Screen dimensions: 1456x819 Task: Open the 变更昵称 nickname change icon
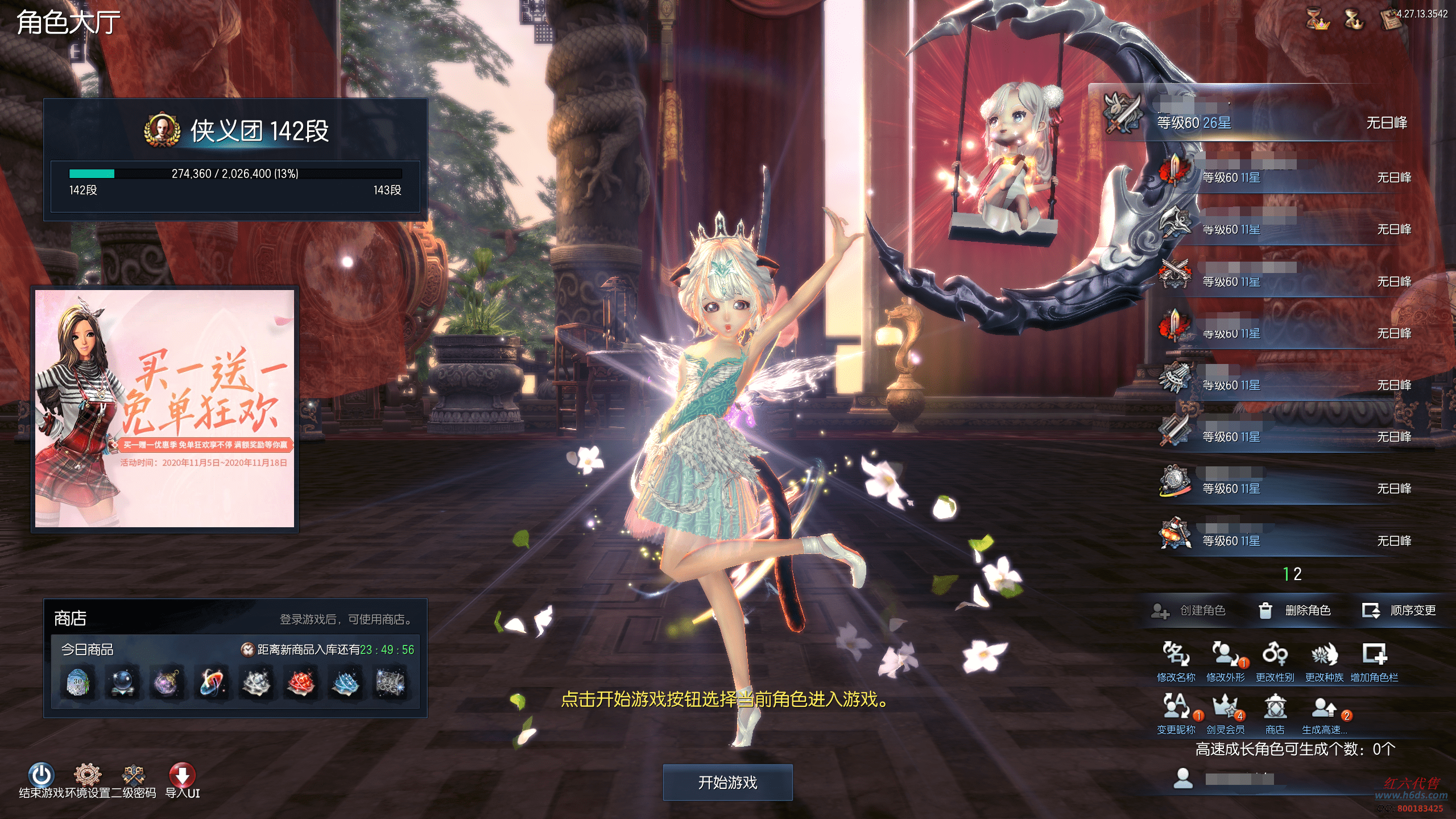point(1176,708)
